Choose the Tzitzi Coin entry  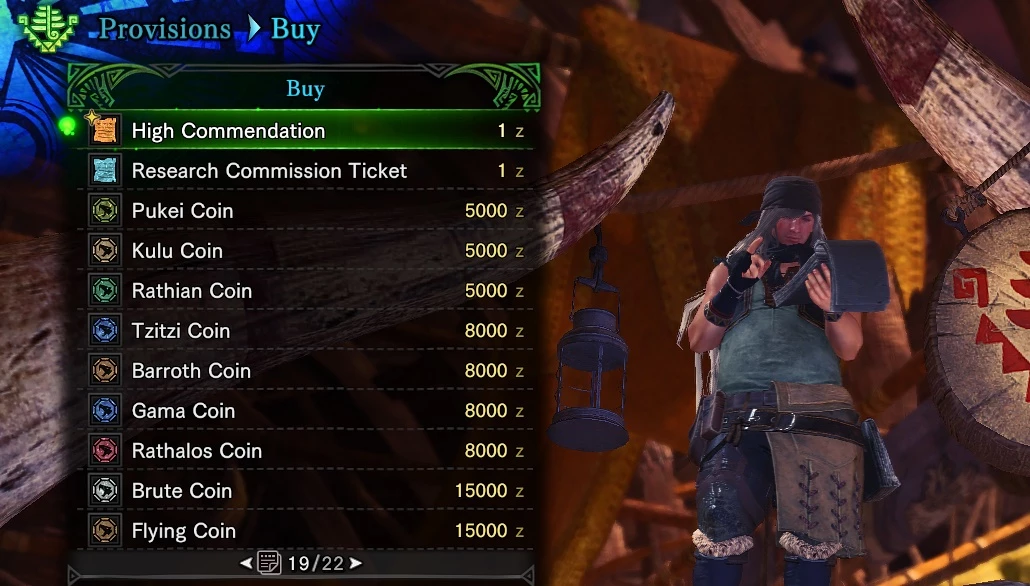[x=180, y=331]
